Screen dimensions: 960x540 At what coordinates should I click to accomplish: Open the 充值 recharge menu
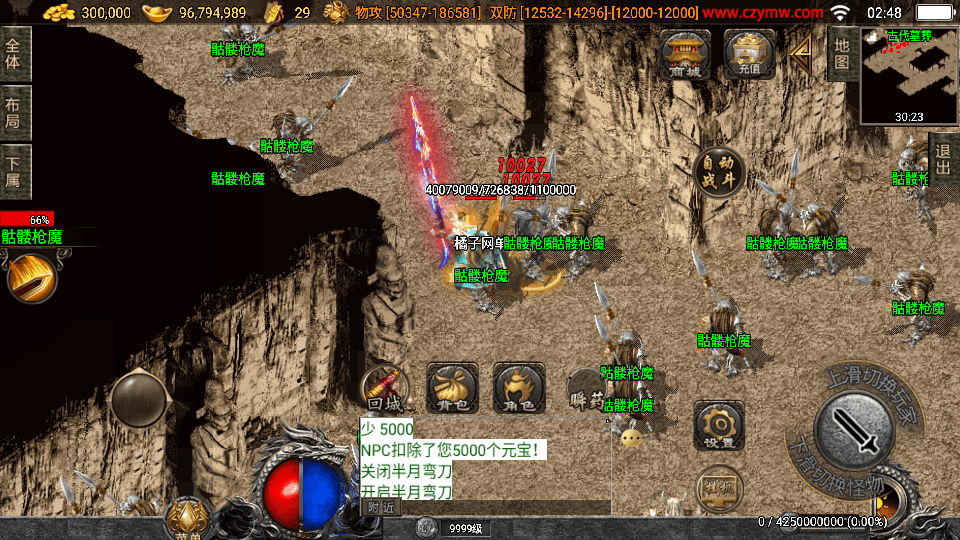tap(749, 54)
